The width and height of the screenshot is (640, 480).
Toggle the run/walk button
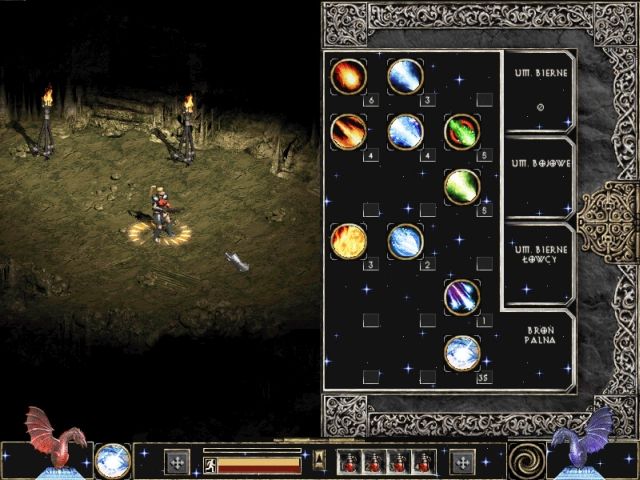tap(211, 465)
